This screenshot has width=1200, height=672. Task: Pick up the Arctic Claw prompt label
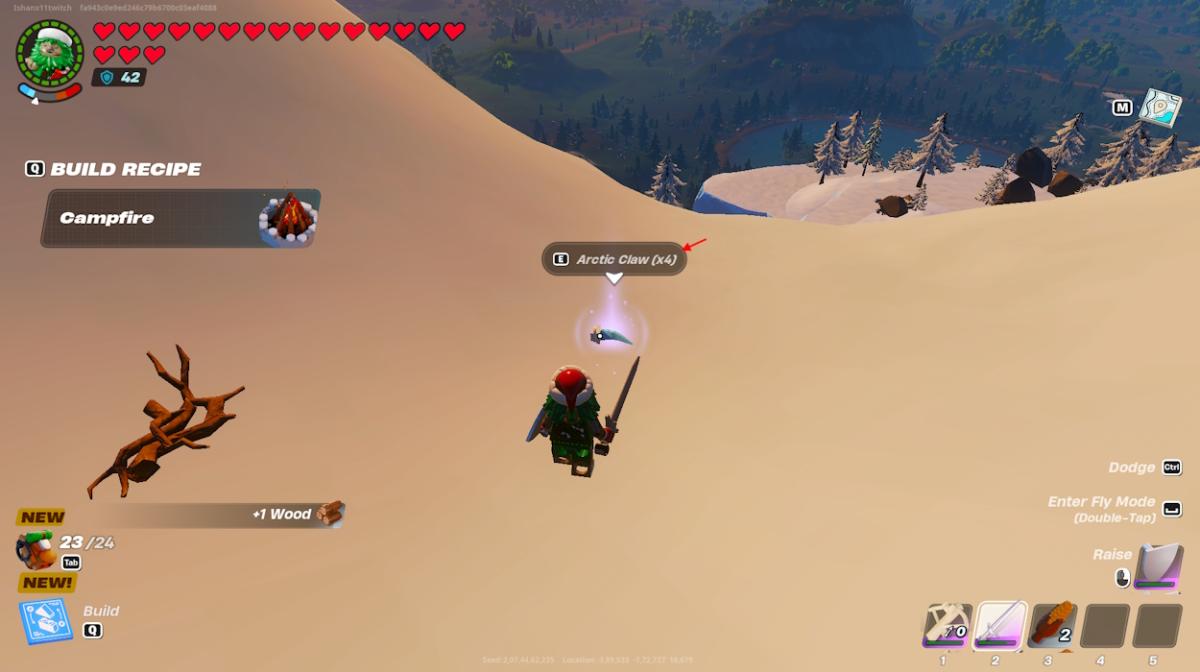(x=614, y=259)
